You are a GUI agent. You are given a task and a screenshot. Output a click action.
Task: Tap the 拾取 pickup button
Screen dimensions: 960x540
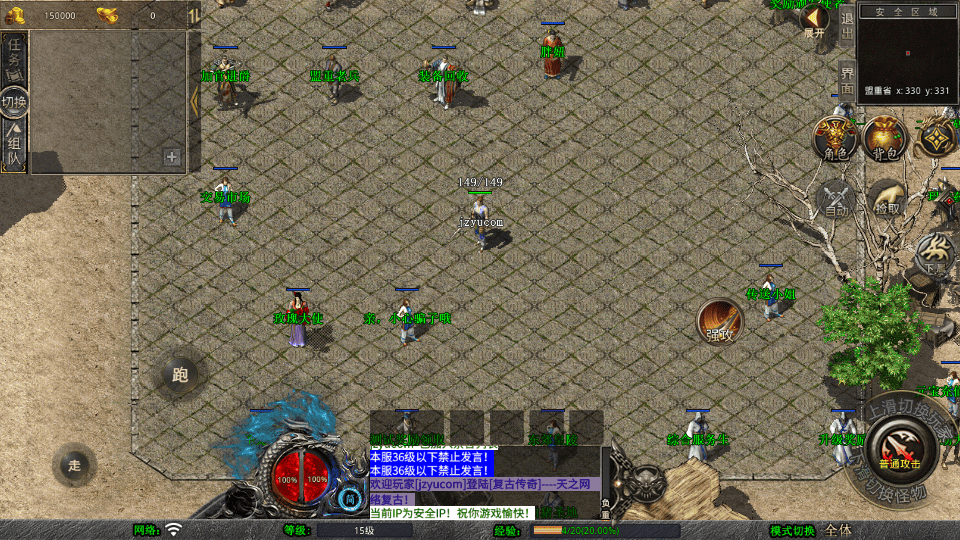886,200
